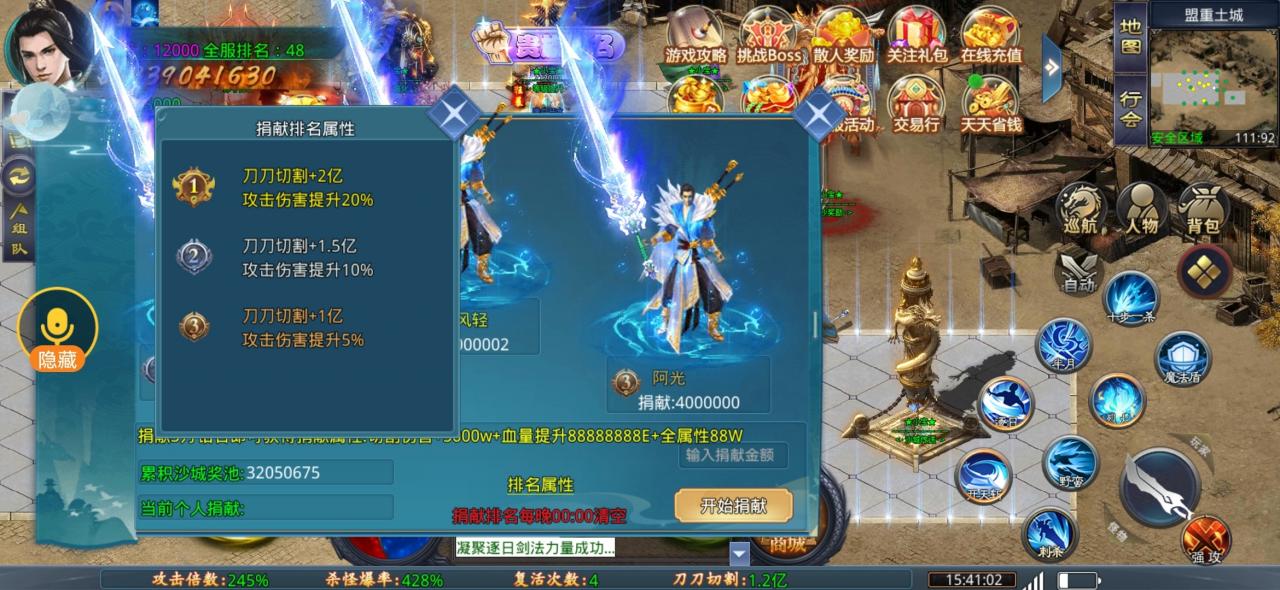1280x590 pixels.
Task: Close the donation ranking attributes popup
Action: coord(454,114)
